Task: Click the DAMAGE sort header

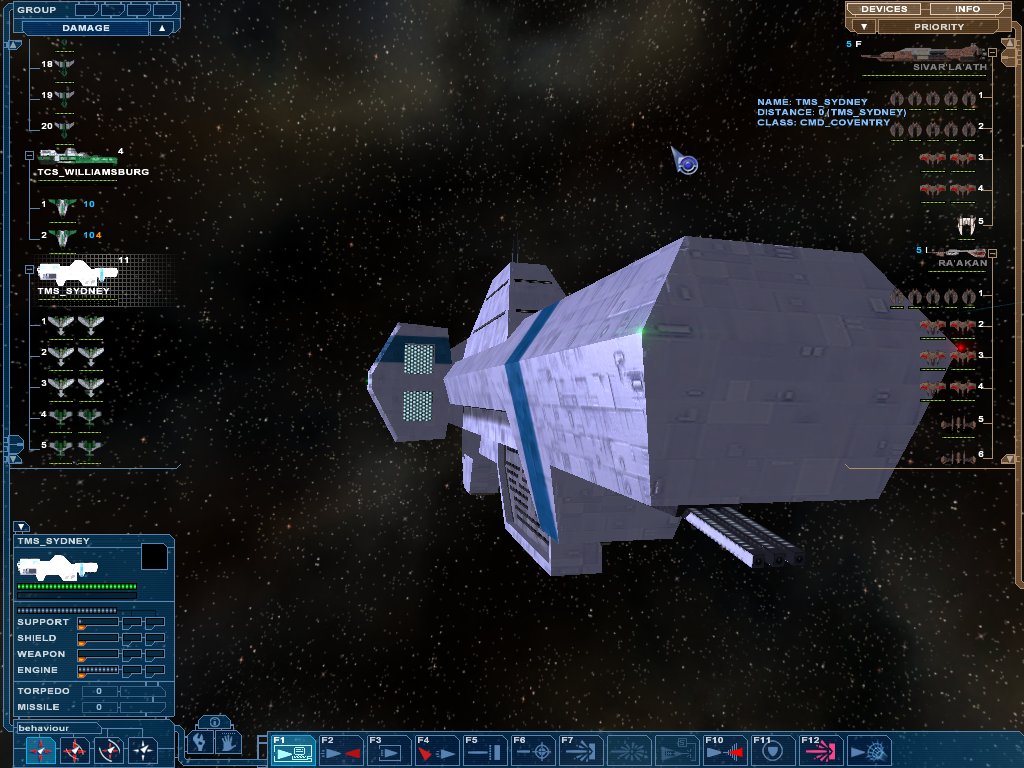Action: 86,28
